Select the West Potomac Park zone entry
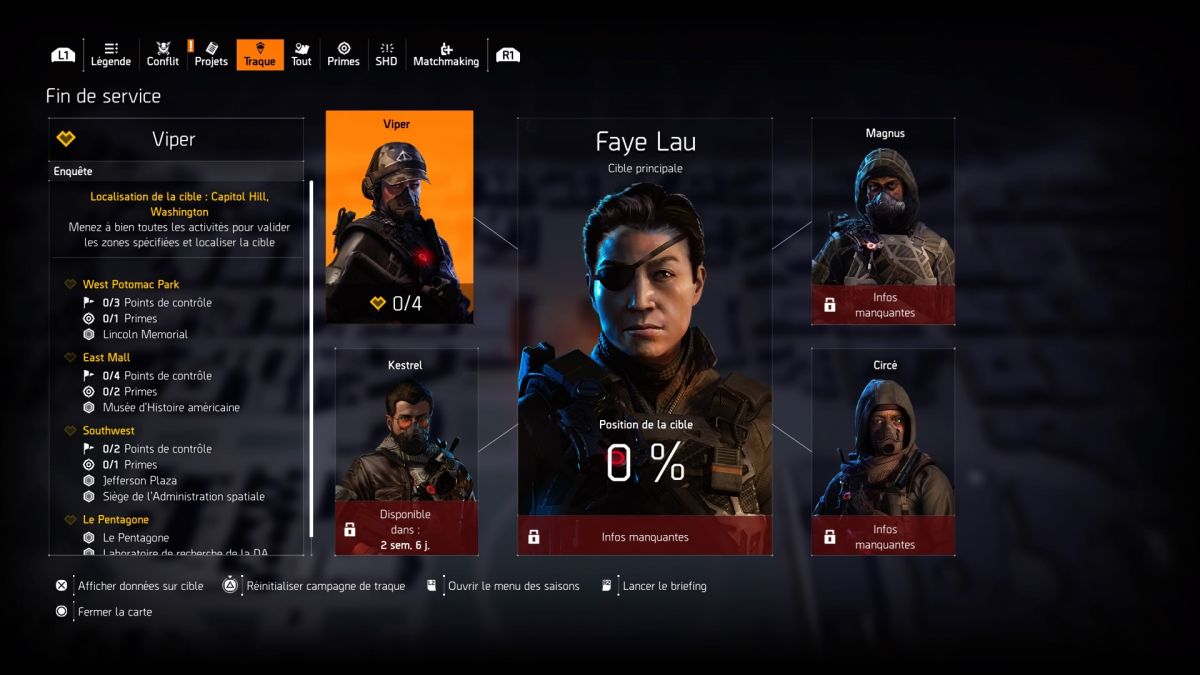 click(131, 285)
